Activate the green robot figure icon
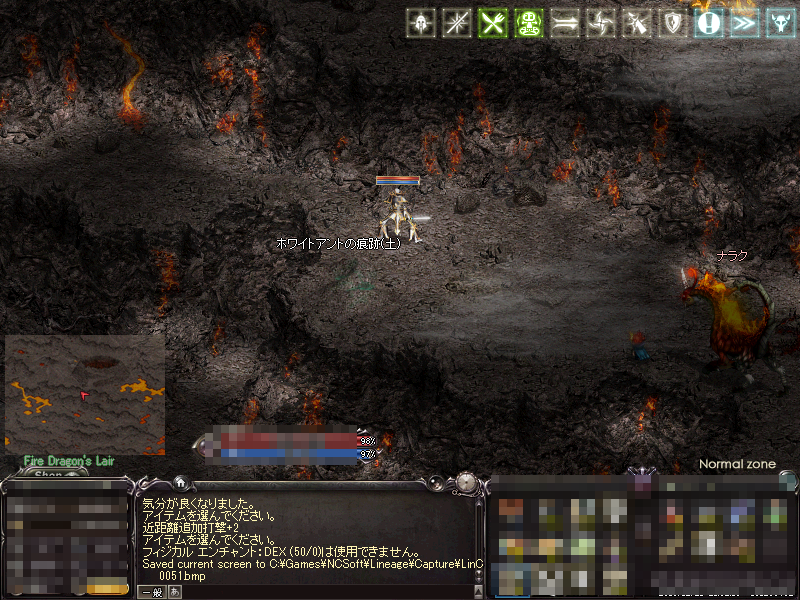This screenshot has width=800, height=600. pyautogui.click(x=529, y=23)
